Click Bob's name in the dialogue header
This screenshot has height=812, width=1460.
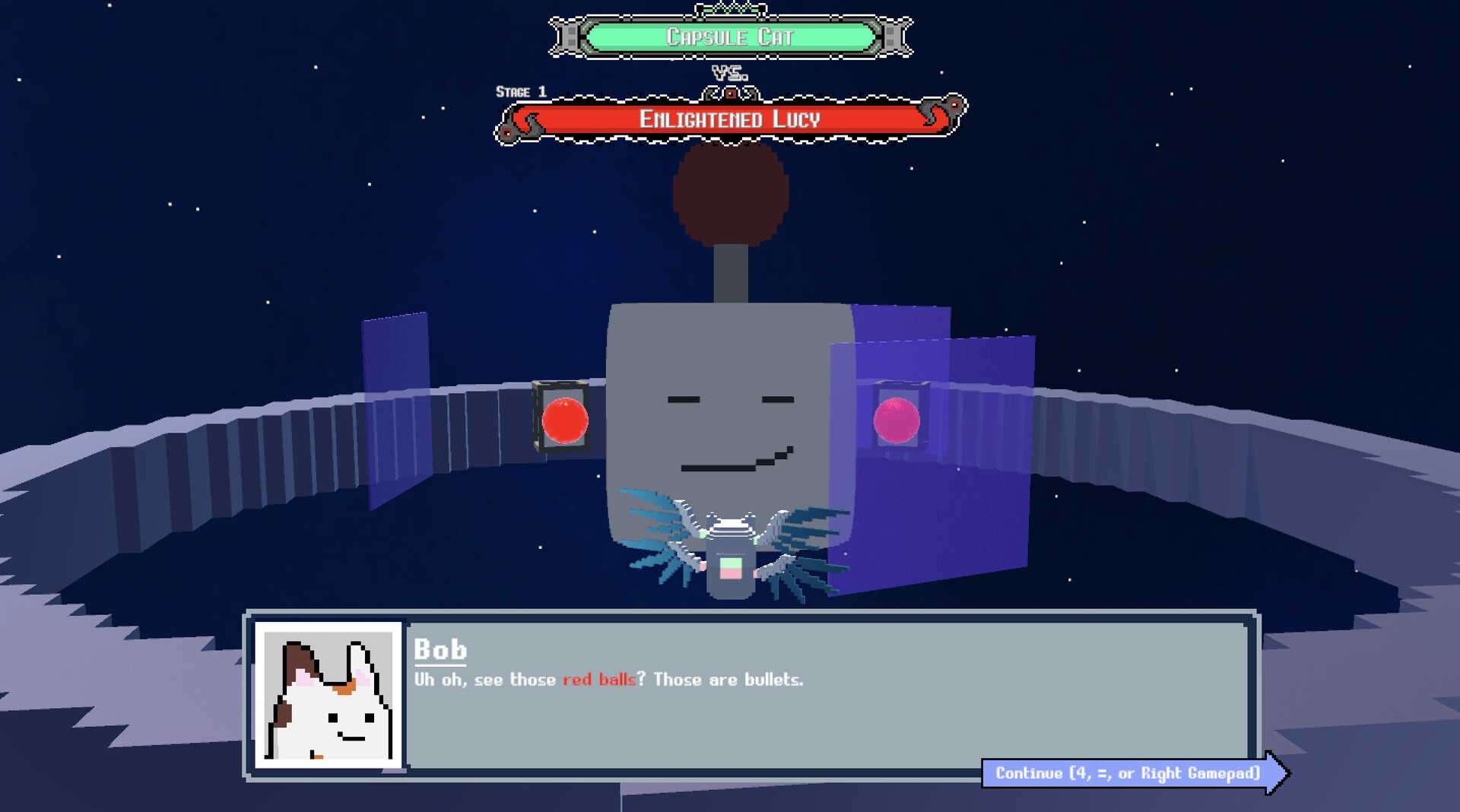(x=441, y=650)
